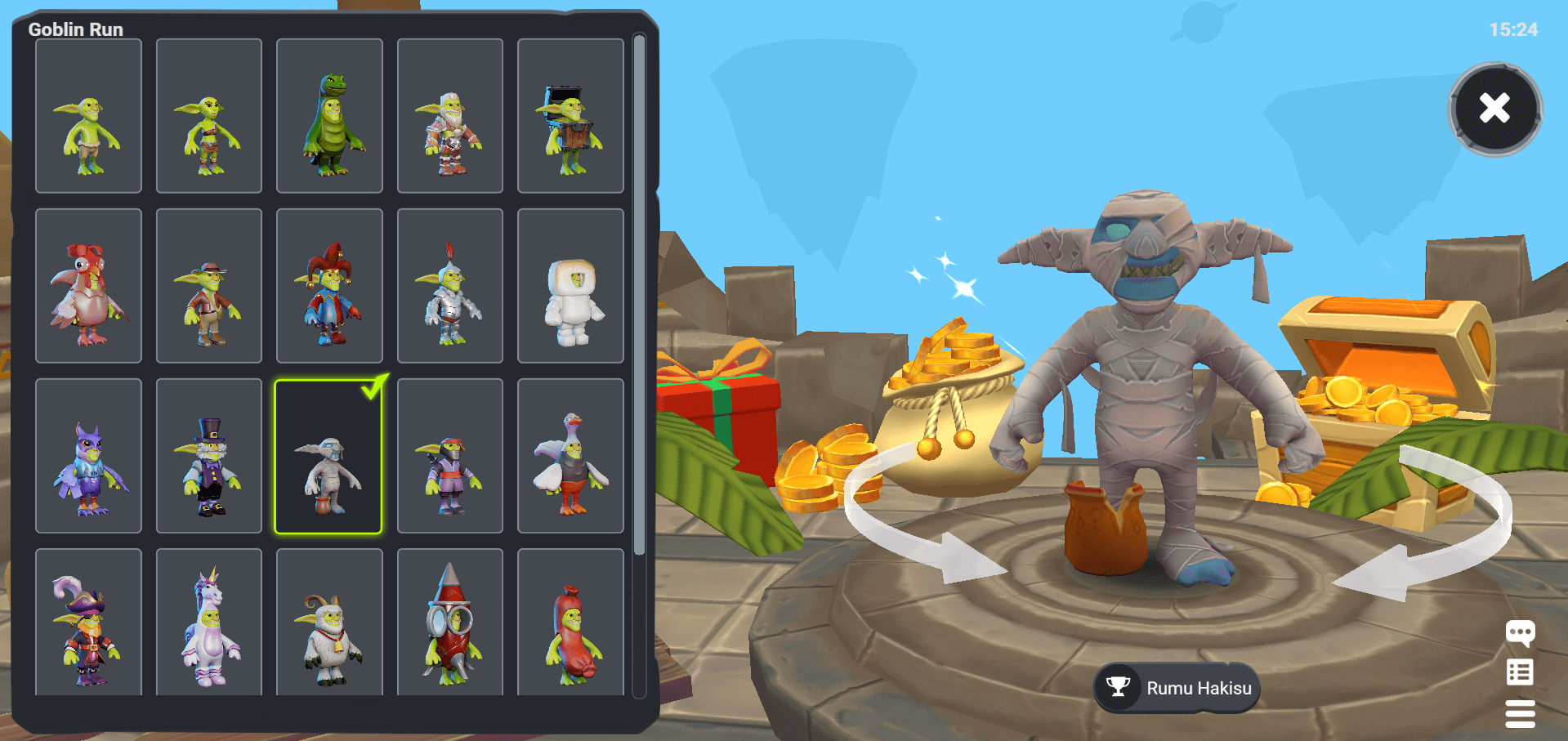This screenshot has height=741, width=1568.
Task: Open the hamburger menu
Action: [1520, 713]
